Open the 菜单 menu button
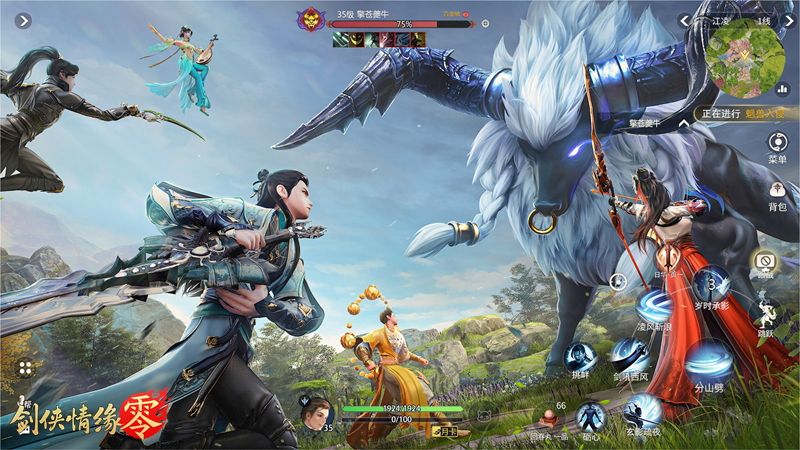 [x=776, y=143]
